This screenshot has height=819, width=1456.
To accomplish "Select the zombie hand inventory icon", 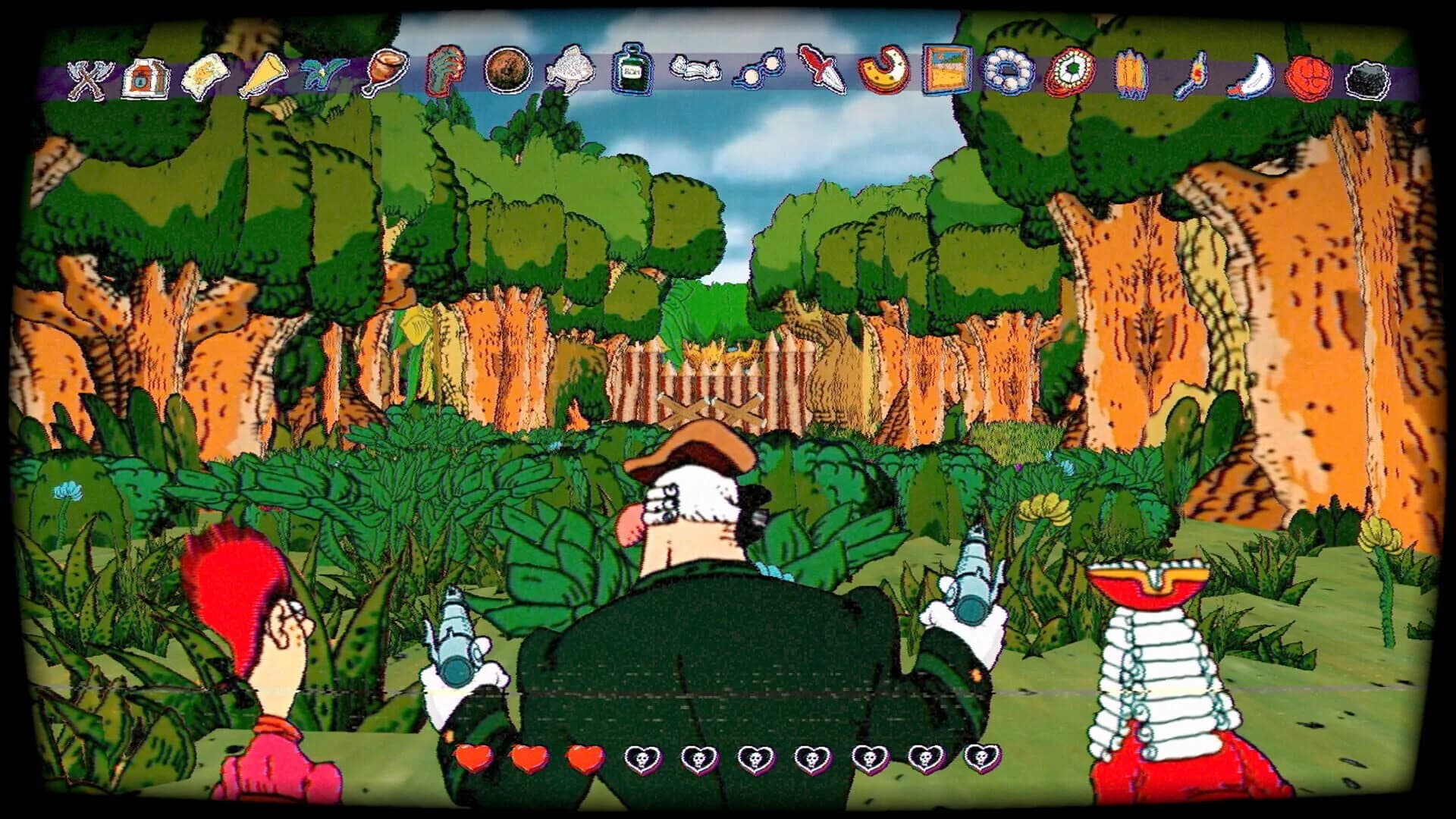I will click(x=444, y=72).
